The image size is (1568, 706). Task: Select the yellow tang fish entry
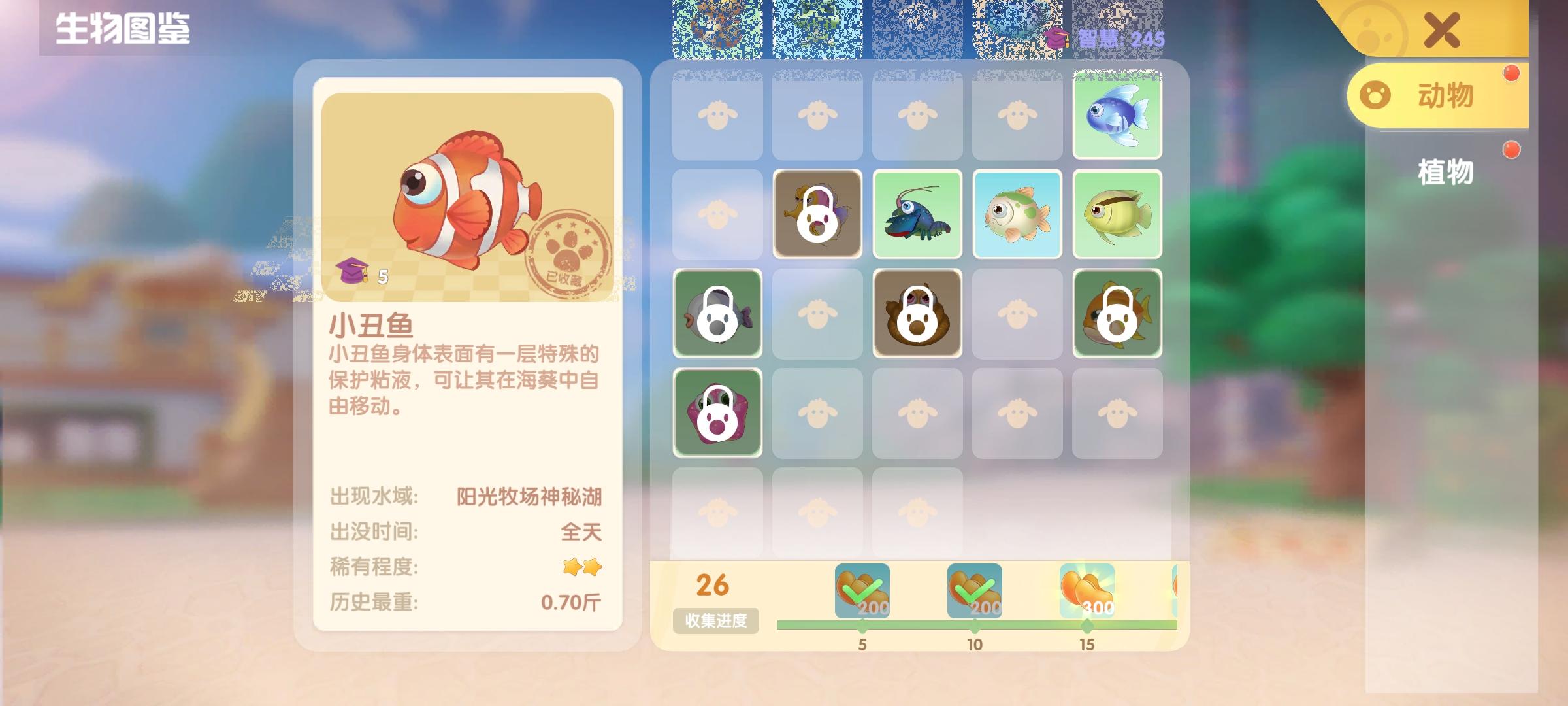1117,216
